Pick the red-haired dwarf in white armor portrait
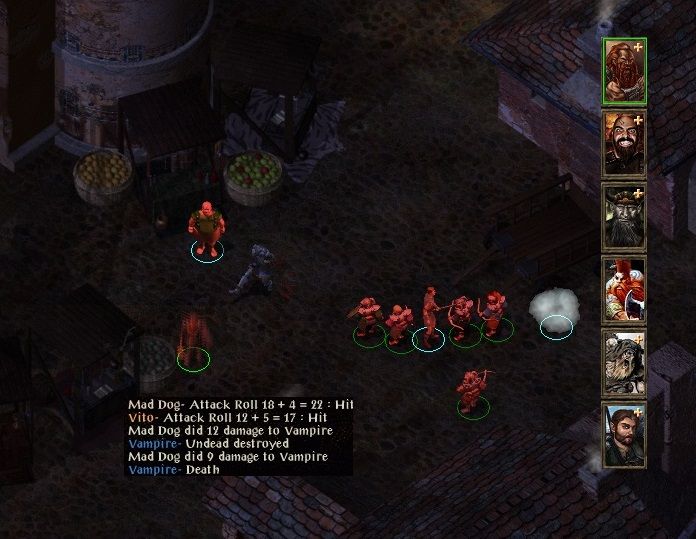 coord(624,290)
